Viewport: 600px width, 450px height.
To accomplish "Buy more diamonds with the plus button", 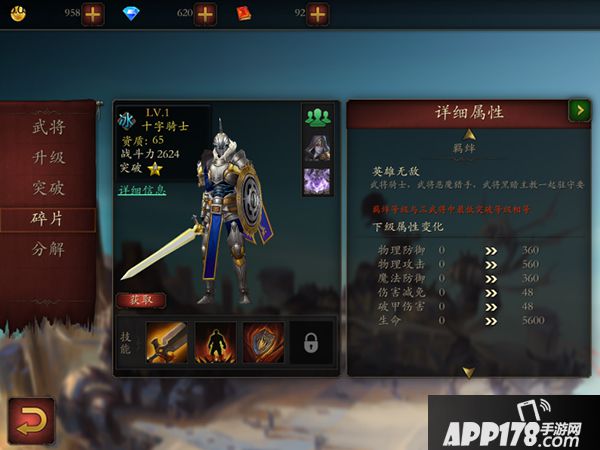I will [205, 13].
